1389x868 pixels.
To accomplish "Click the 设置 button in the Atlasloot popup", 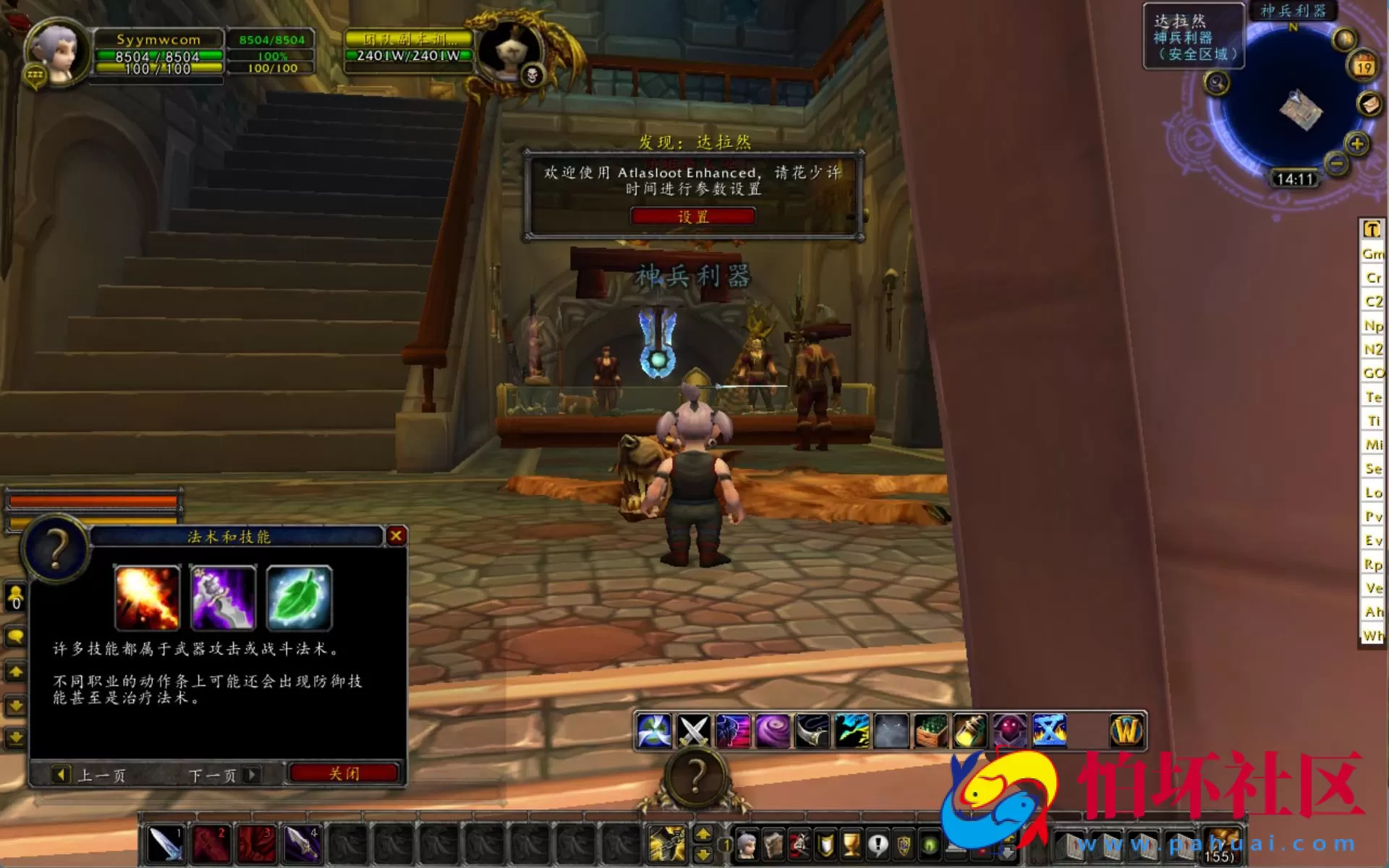I will [693, 216].
